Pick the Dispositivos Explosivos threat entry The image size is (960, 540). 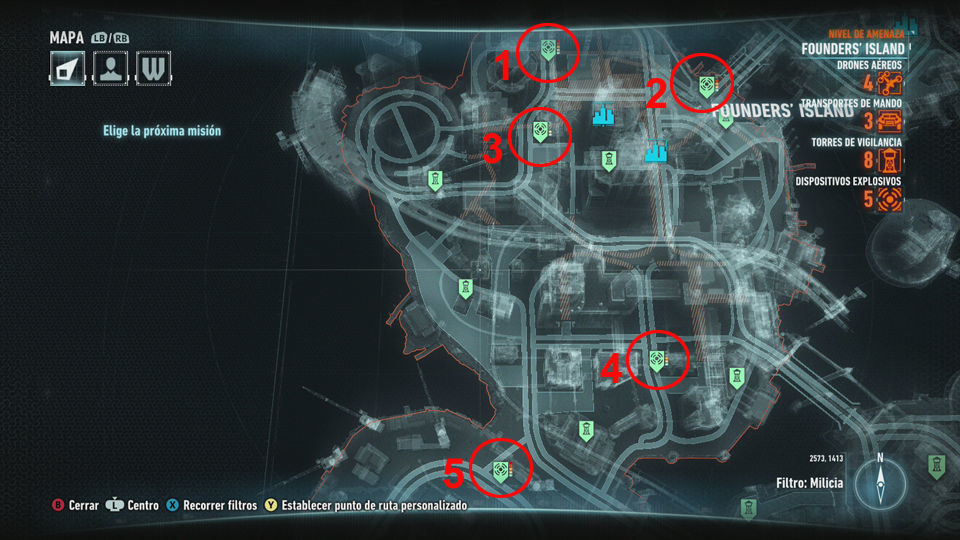pos(889,198)
